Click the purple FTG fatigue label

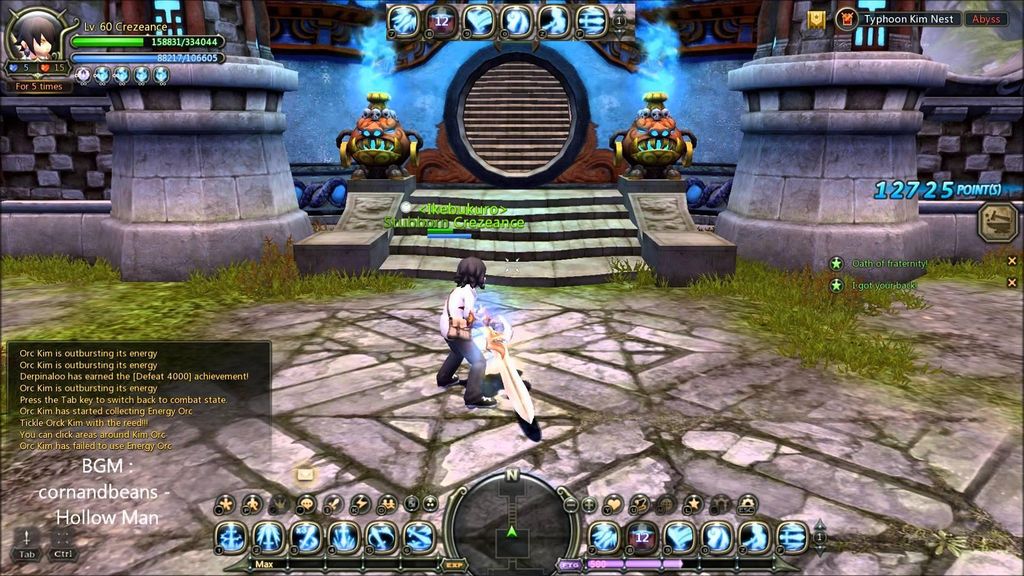[571, 565]
